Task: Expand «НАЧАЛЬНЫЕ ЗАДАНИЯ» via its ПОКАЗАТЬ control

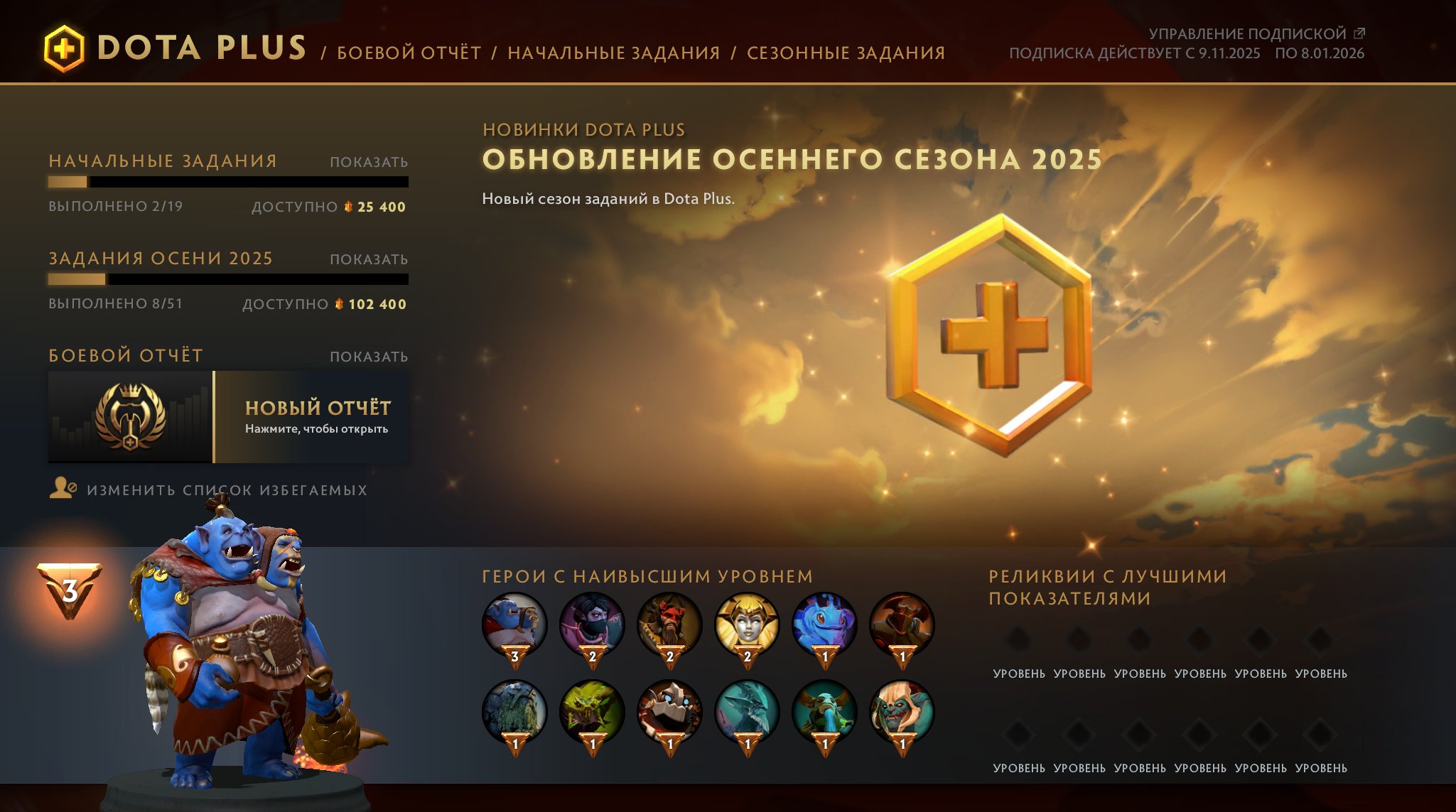Action: point(368,162)
